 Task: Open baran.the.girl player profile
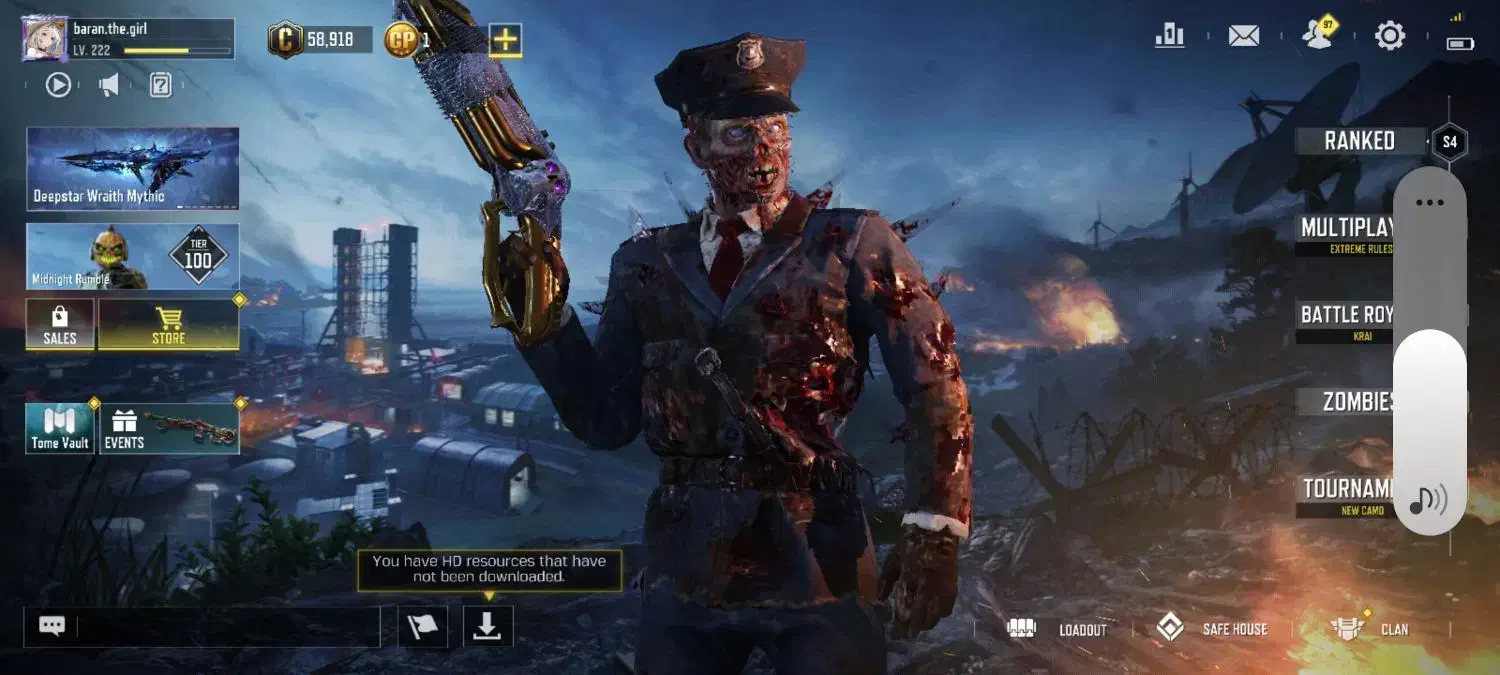tap(45, 39)
